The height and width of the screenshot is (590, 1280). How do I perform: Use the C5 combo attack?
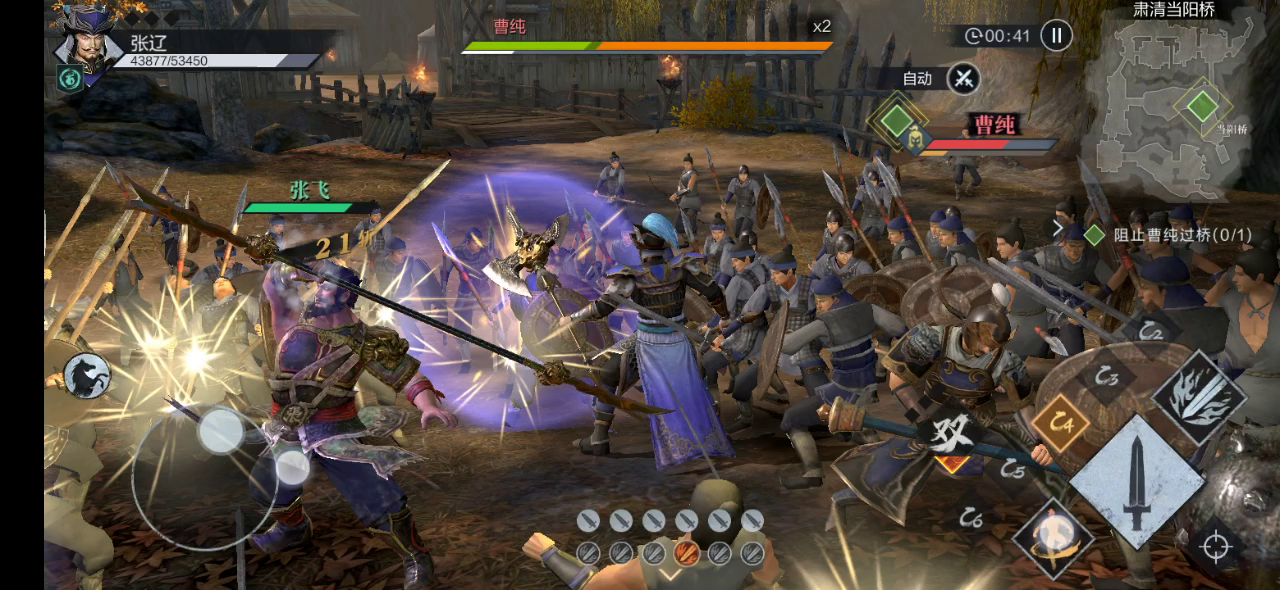click(1012, 467)
